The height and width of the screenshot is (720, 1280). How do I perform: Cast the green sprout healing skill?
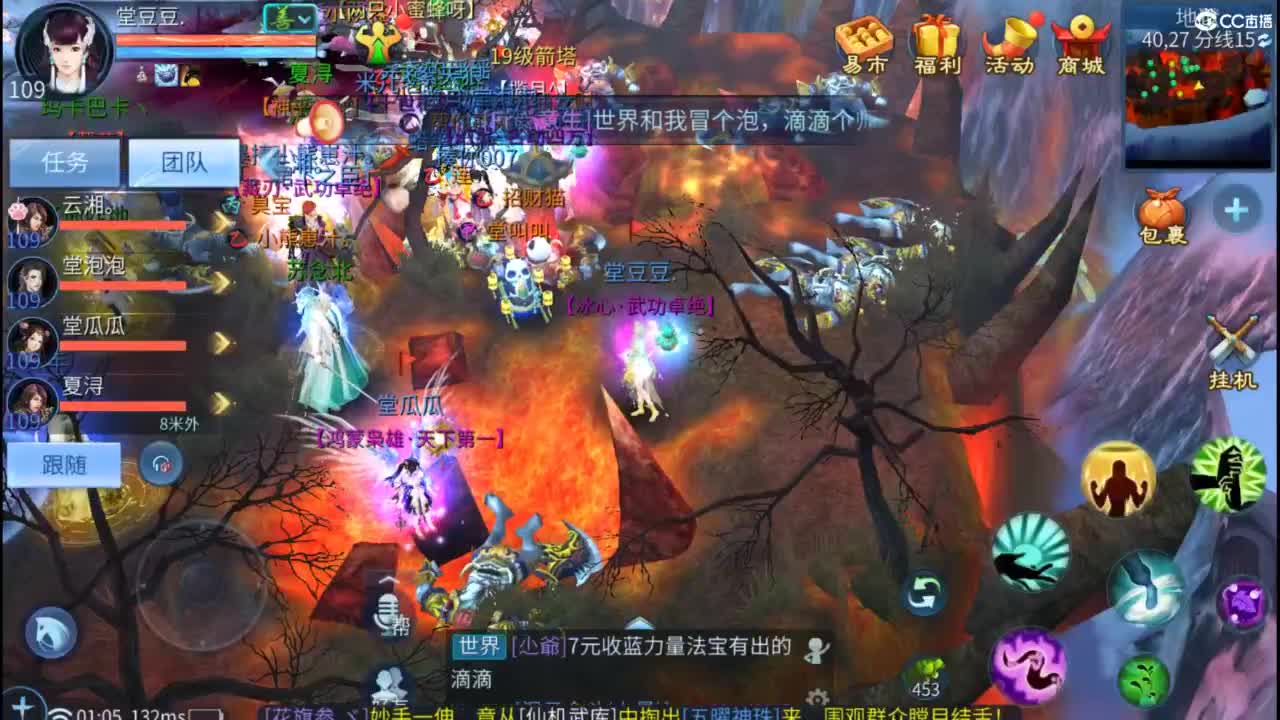(1147, 680)
